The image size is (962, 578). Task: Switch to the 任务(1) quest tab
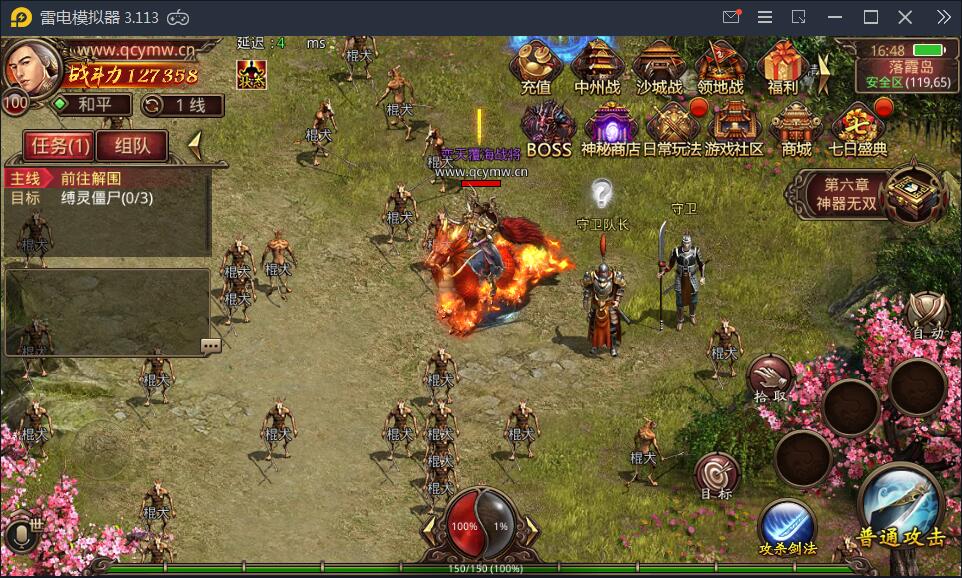(60, 146)
